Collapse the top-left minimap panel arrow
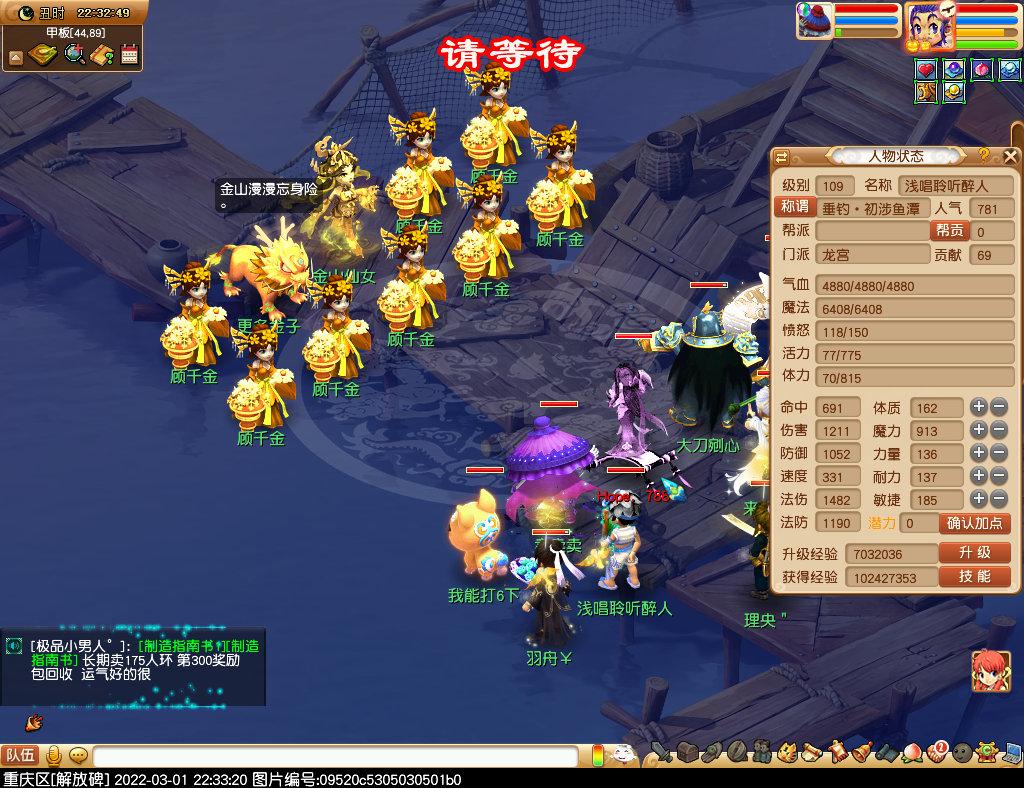Image resolution: width=1024 pixels, height=788 pixels. (x=15, y=57)
